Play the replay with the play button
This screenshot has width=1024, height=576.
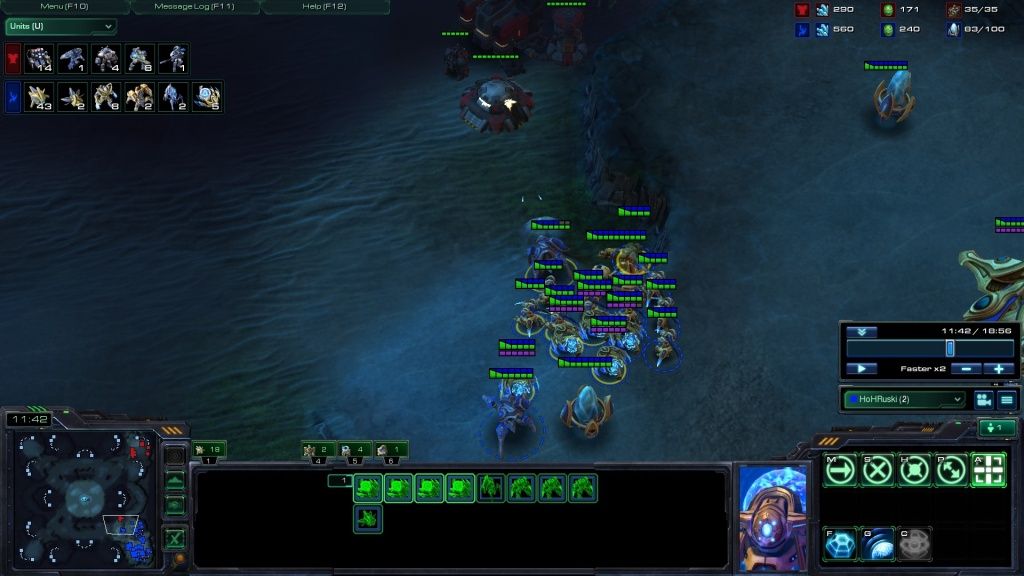861,369
